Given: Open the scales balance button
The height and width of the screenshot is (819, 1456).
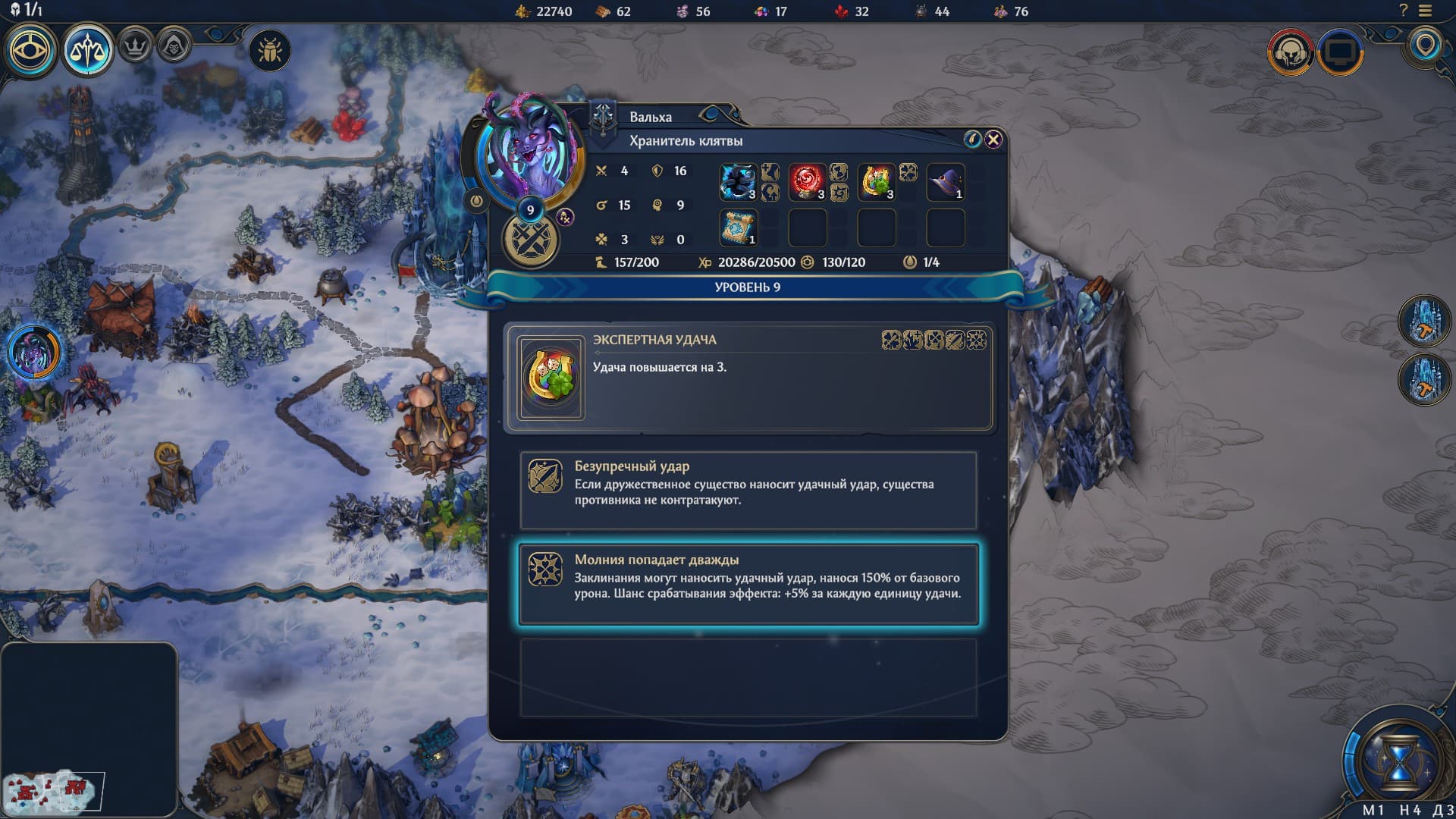Looking at the screenshot, I should tap(87, 51).
